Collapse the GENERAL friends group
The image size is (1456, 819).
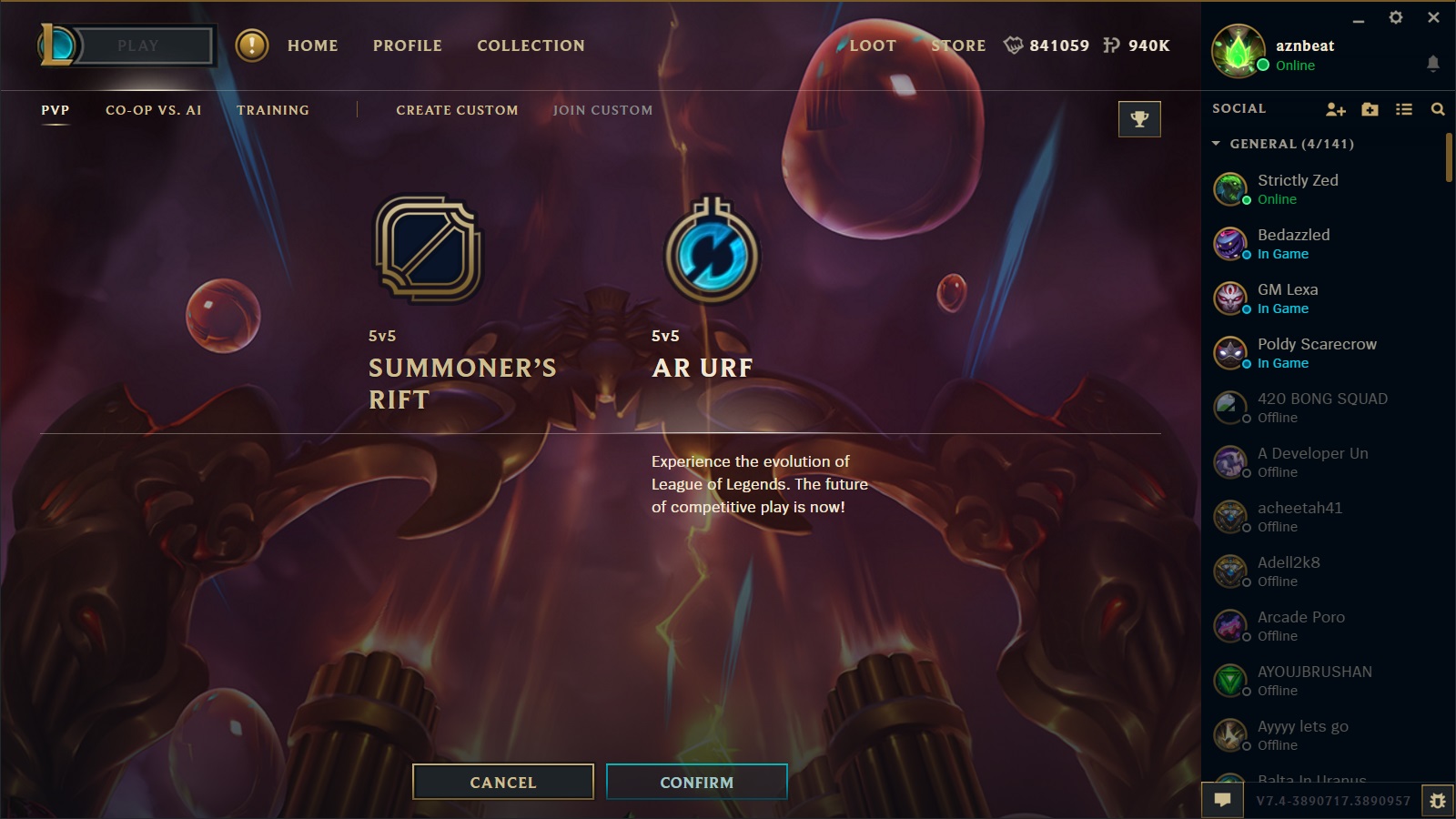click(1217, 144)
